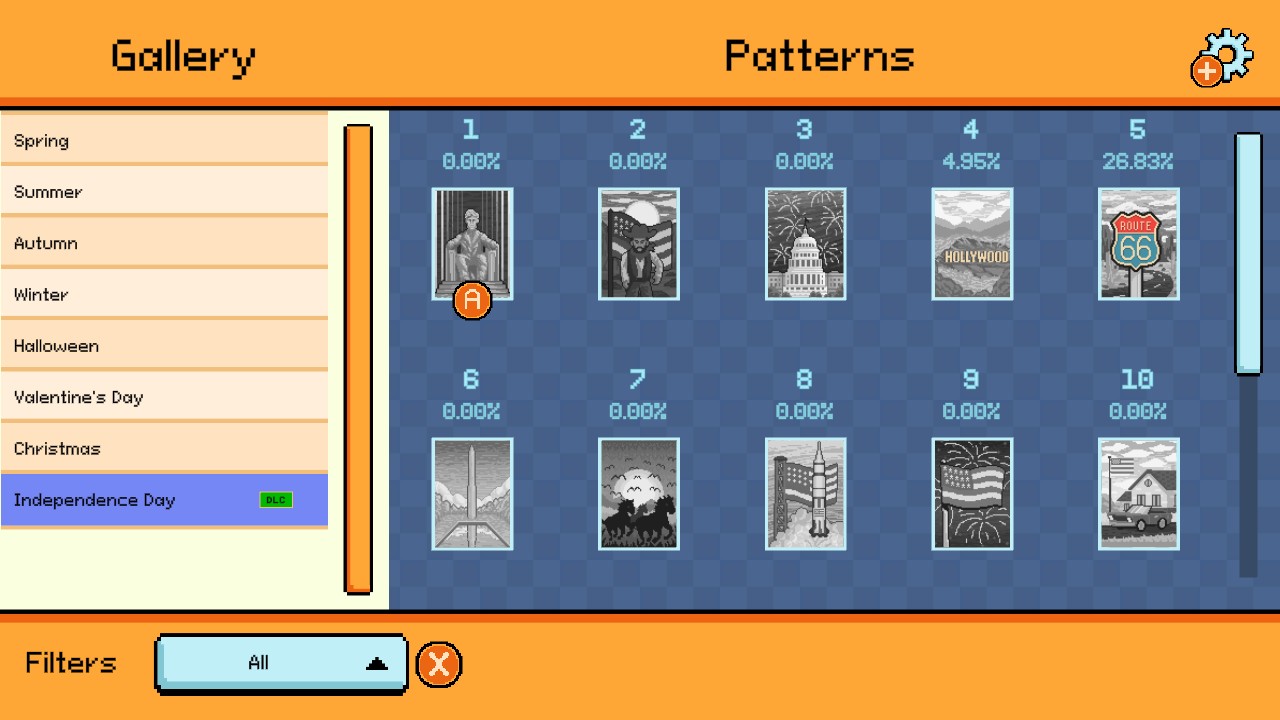Click the sidebar category scrollbar

[358, 355]
